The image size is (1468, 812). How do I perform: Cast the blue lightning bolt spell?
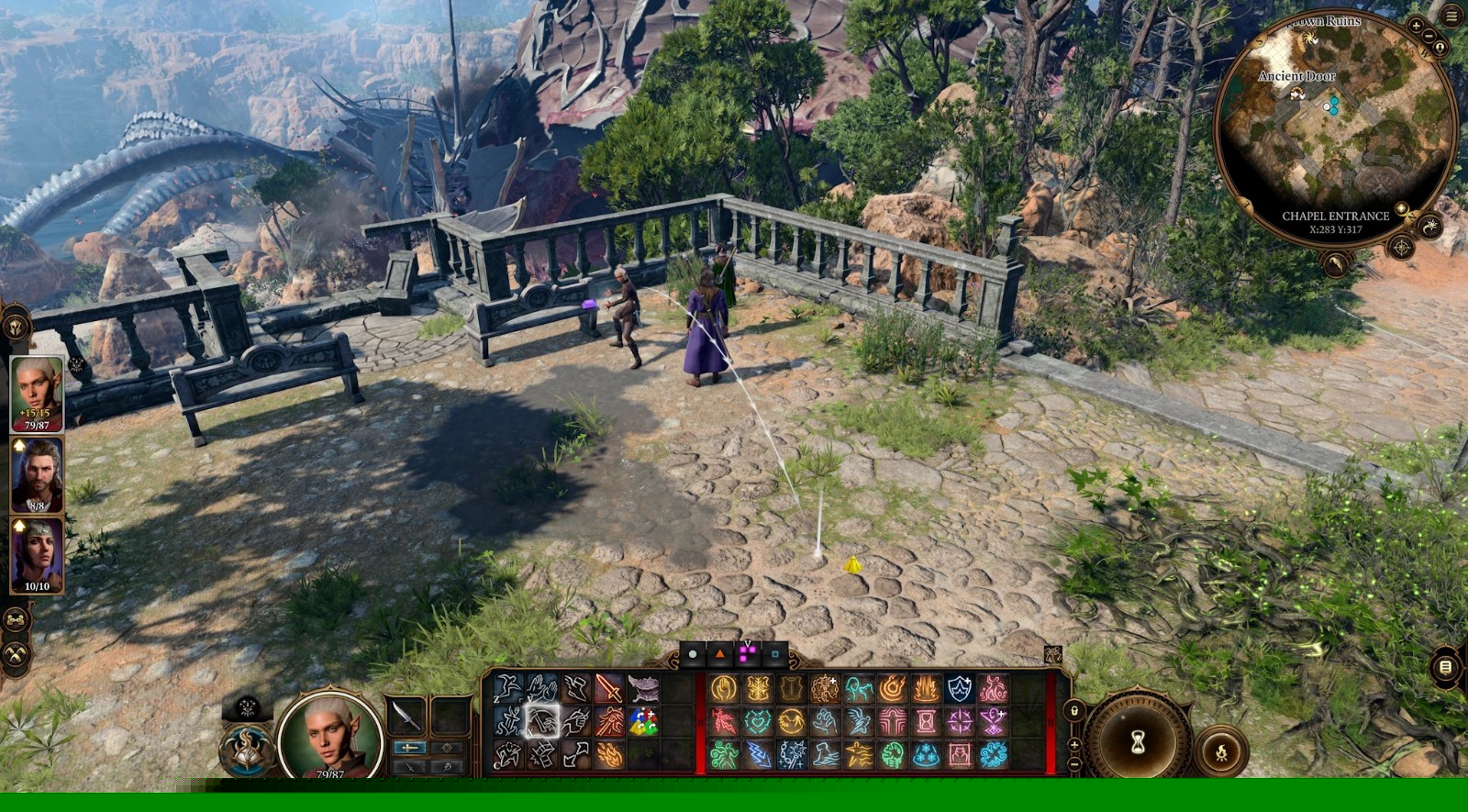[758, 755]
